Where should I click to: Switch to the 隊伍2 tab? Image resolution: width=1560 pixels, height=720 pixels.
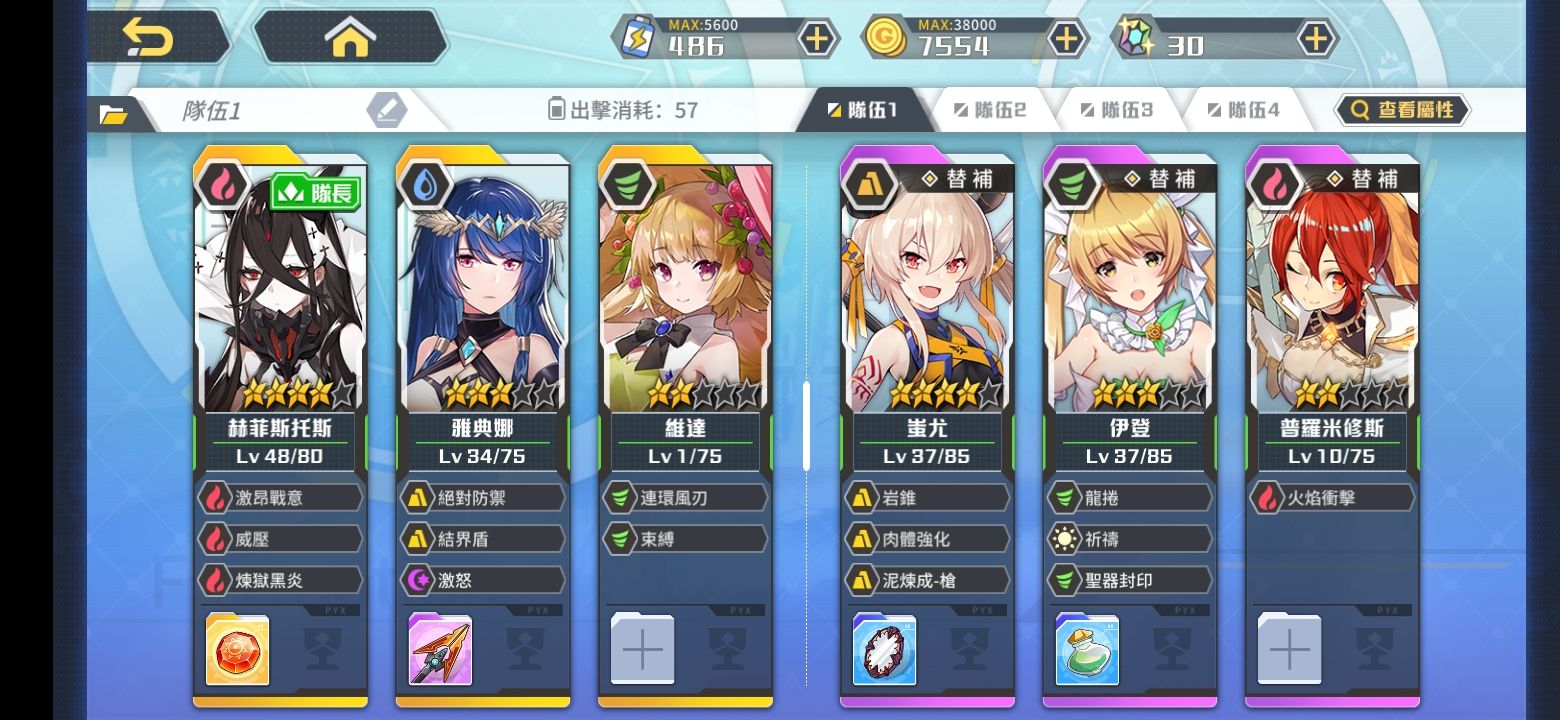pos(989,110)
